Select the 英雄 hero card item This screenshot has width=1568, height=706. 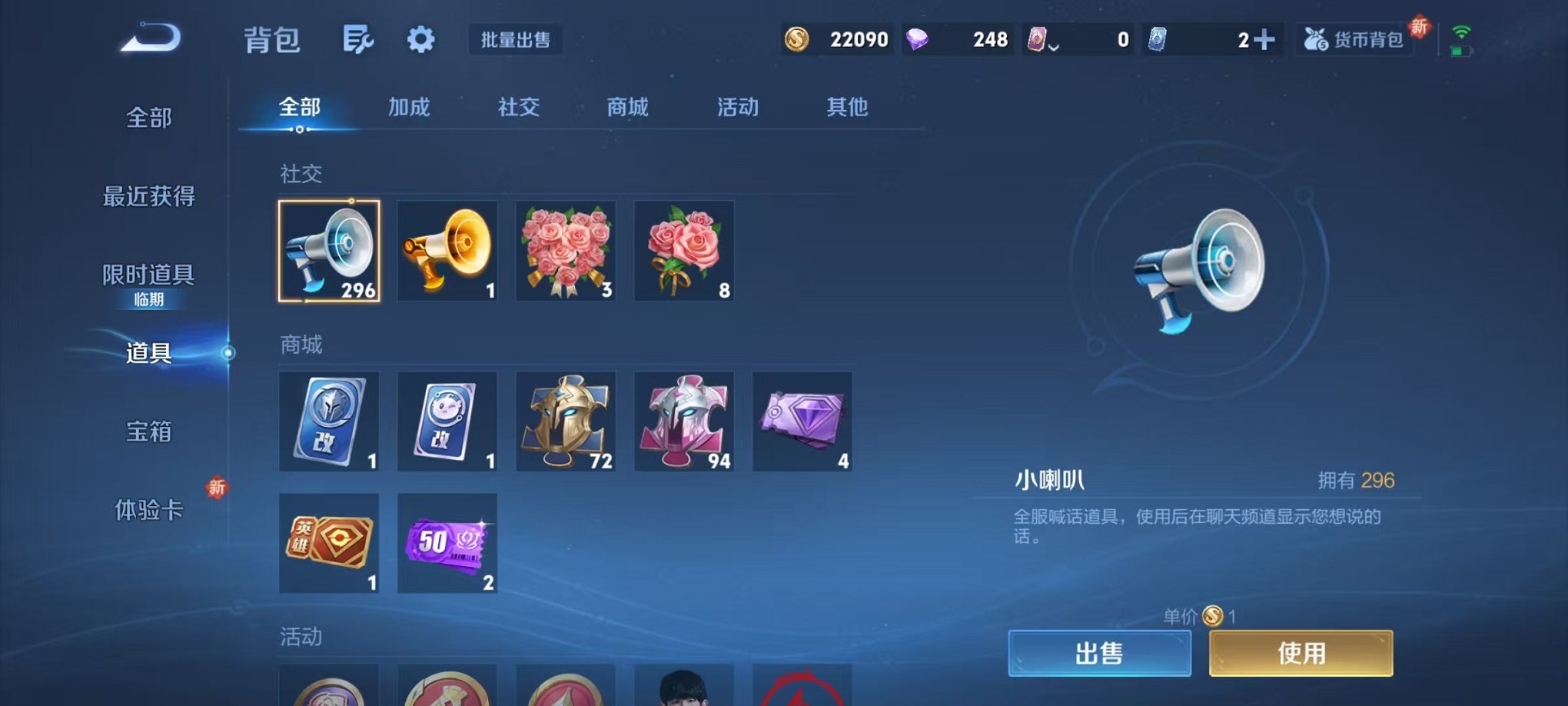(329, 545)
